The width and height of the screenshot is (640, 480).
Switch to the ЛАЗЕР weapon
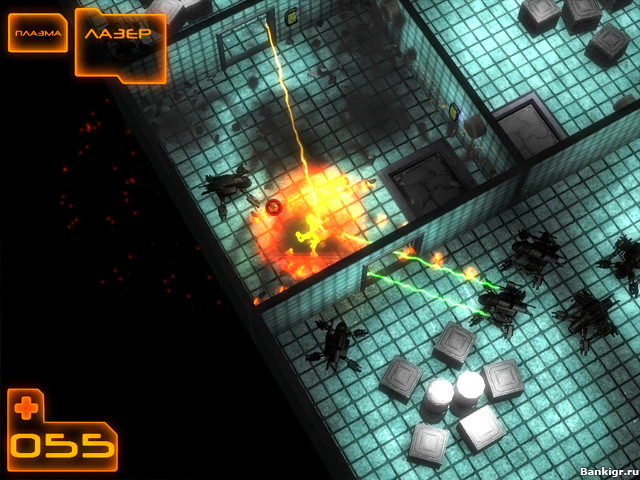(118, 35)
